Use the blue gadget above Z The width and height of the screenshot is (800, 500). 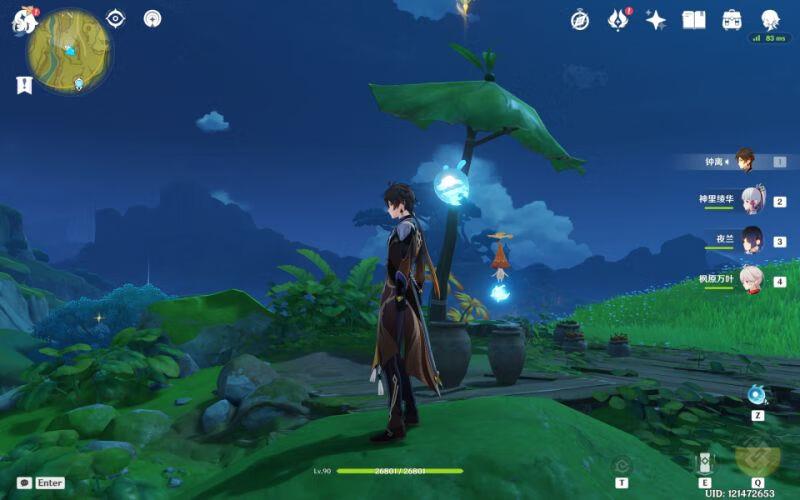click(x=757, y=394)
